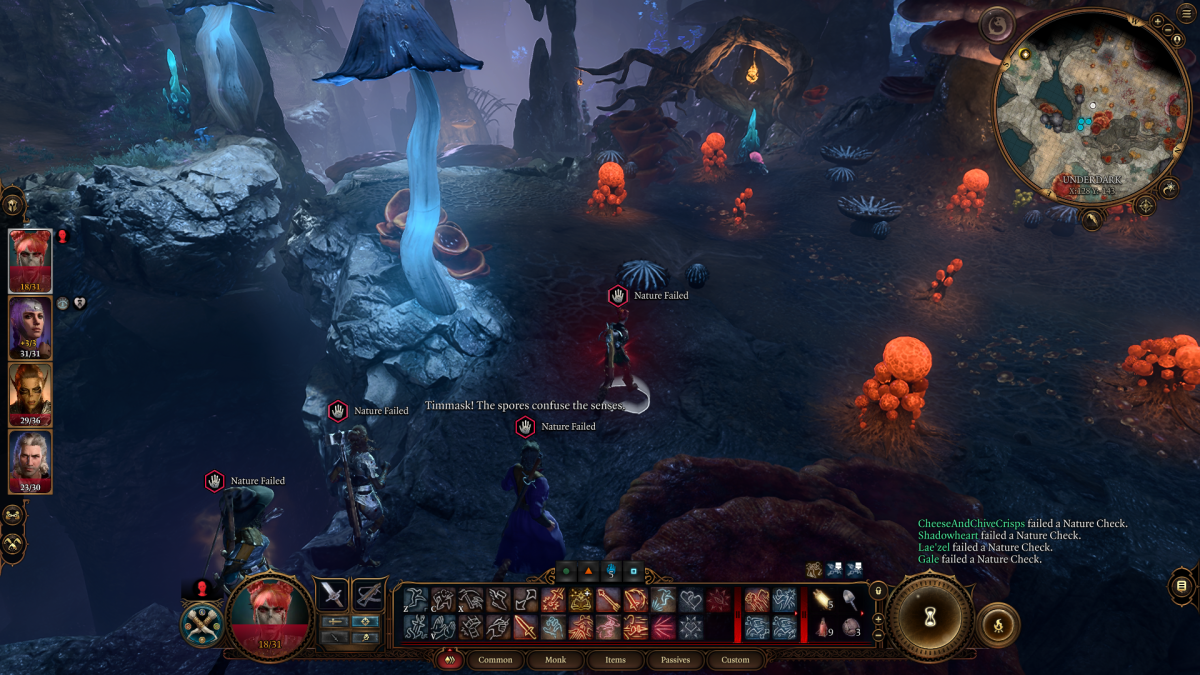Select the Passives hotbar tab

point(675,660)
